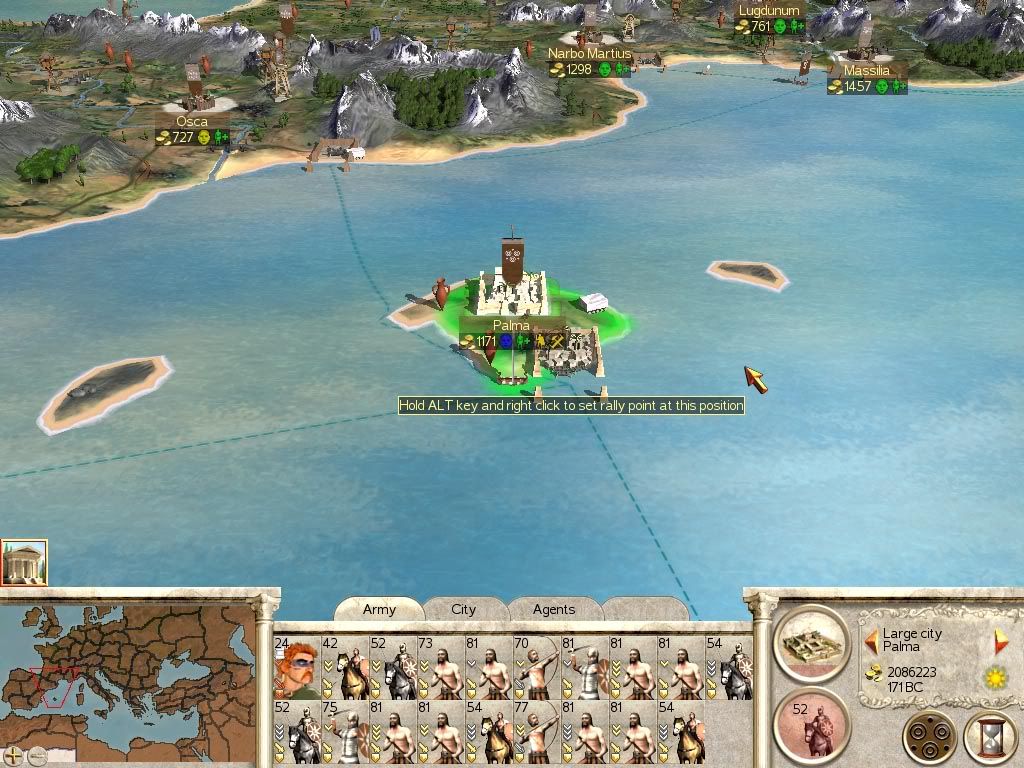Select the archer unit card numbered 77
The height and width of the screenshot is (768, 1024).
(x=537, y=734)
